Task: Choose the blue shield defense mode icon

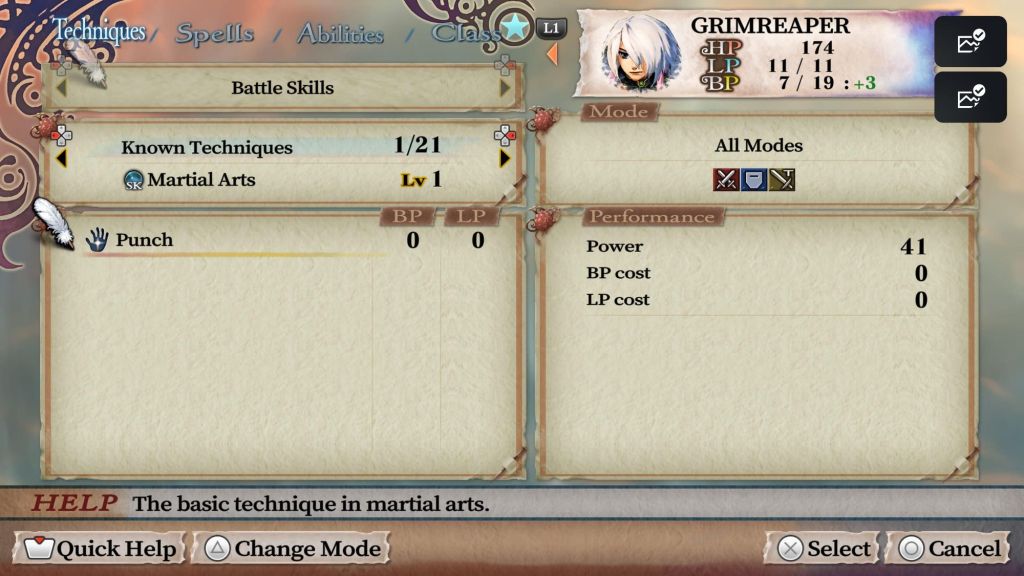Action: point(754,179)
